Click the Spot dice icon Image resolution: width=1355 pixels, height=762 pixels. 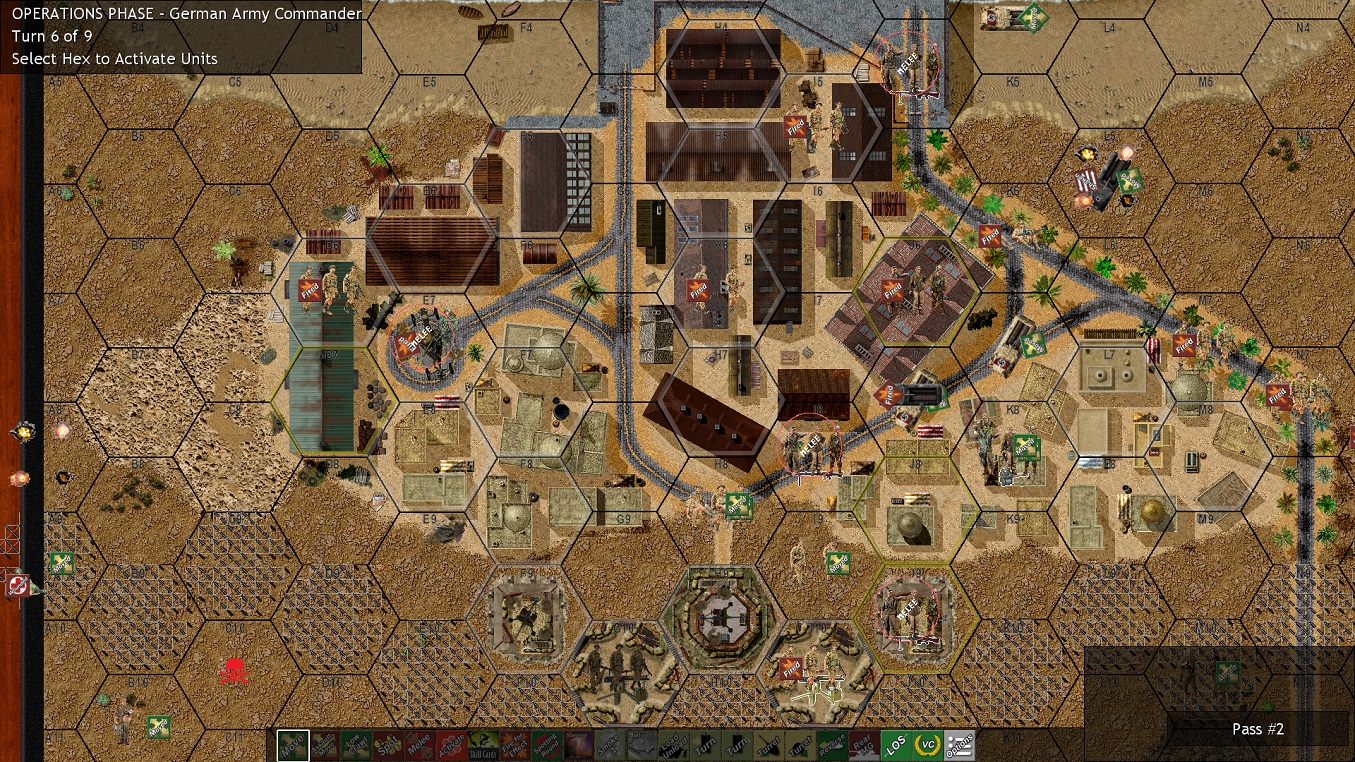point(388,745)
